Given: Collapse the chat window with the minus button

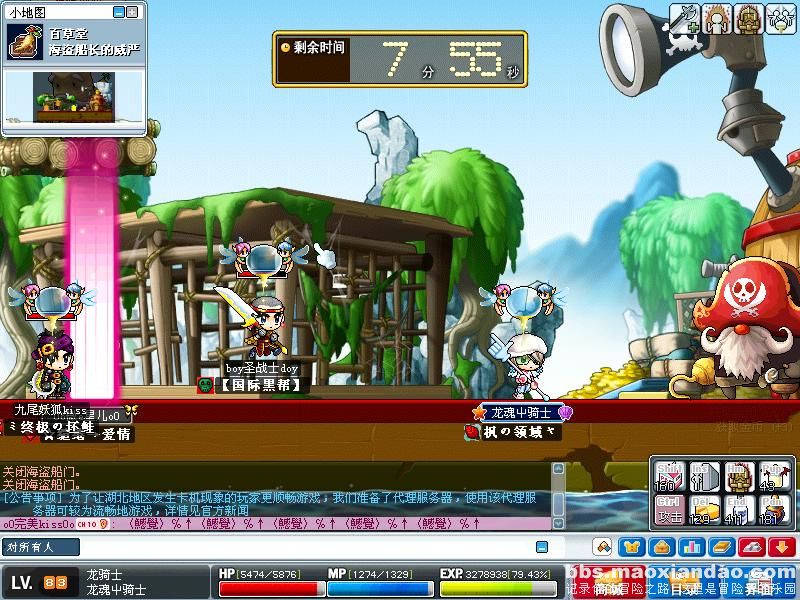Looking at the screenshot, I should click(x=541, y=547).
